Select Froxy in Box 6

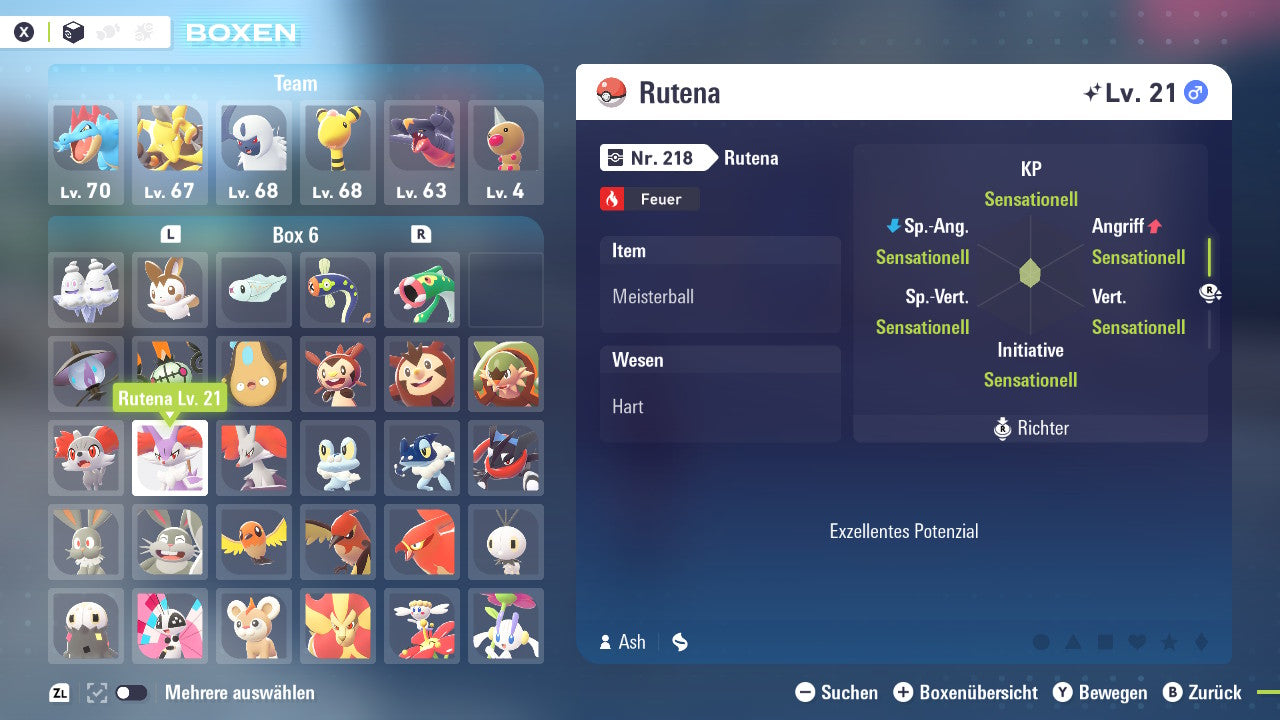point(338,458)
